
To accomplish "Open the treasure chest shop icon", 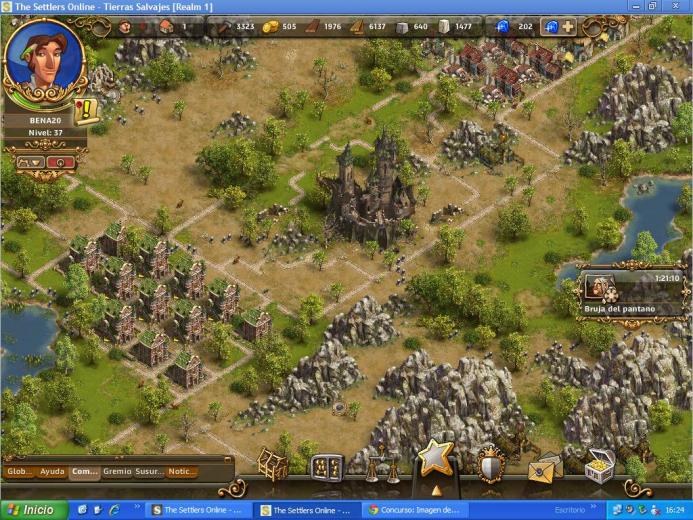I will tap(598, 467).
